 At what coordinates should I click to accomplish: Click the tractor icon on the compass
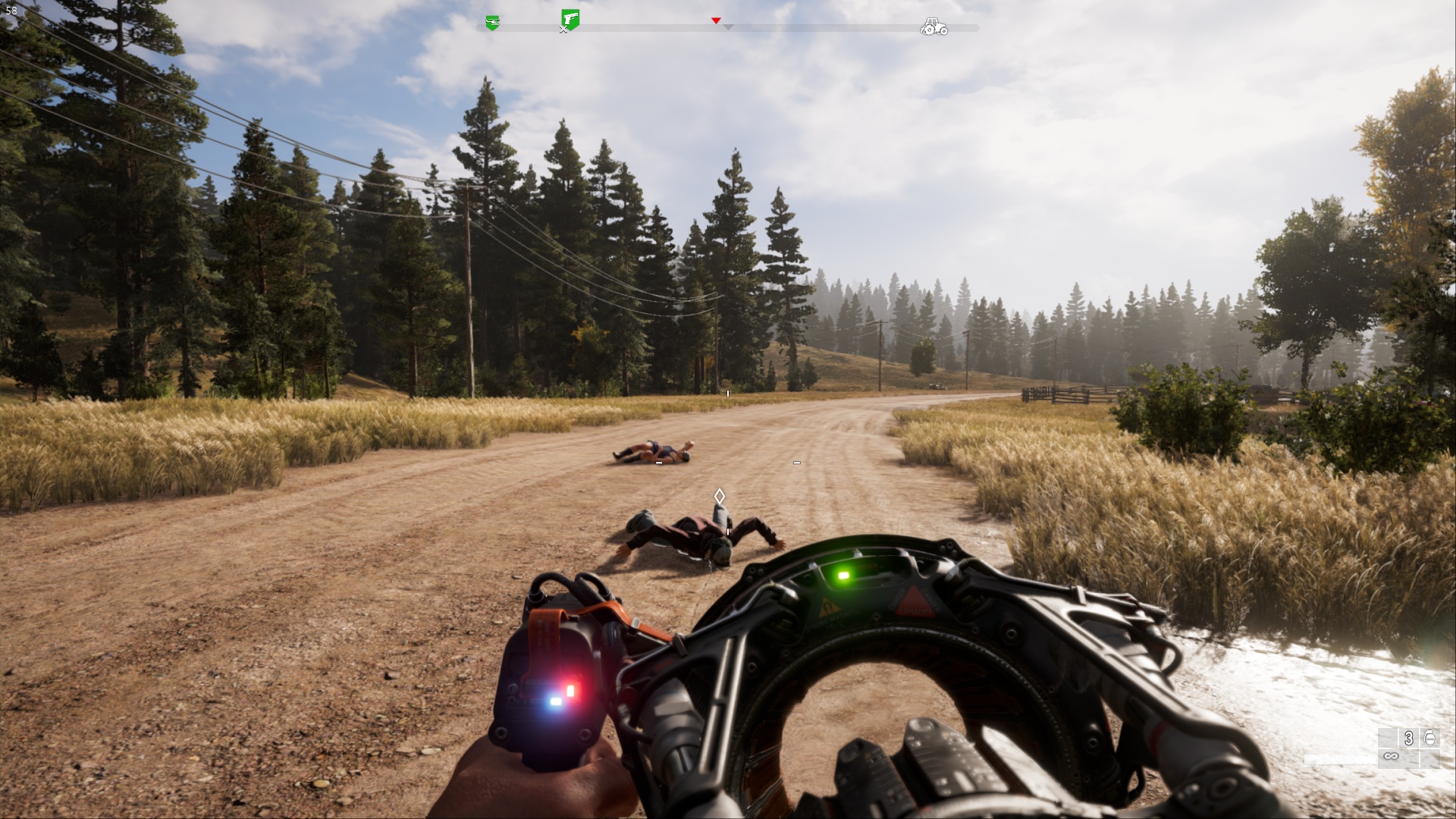934,28
